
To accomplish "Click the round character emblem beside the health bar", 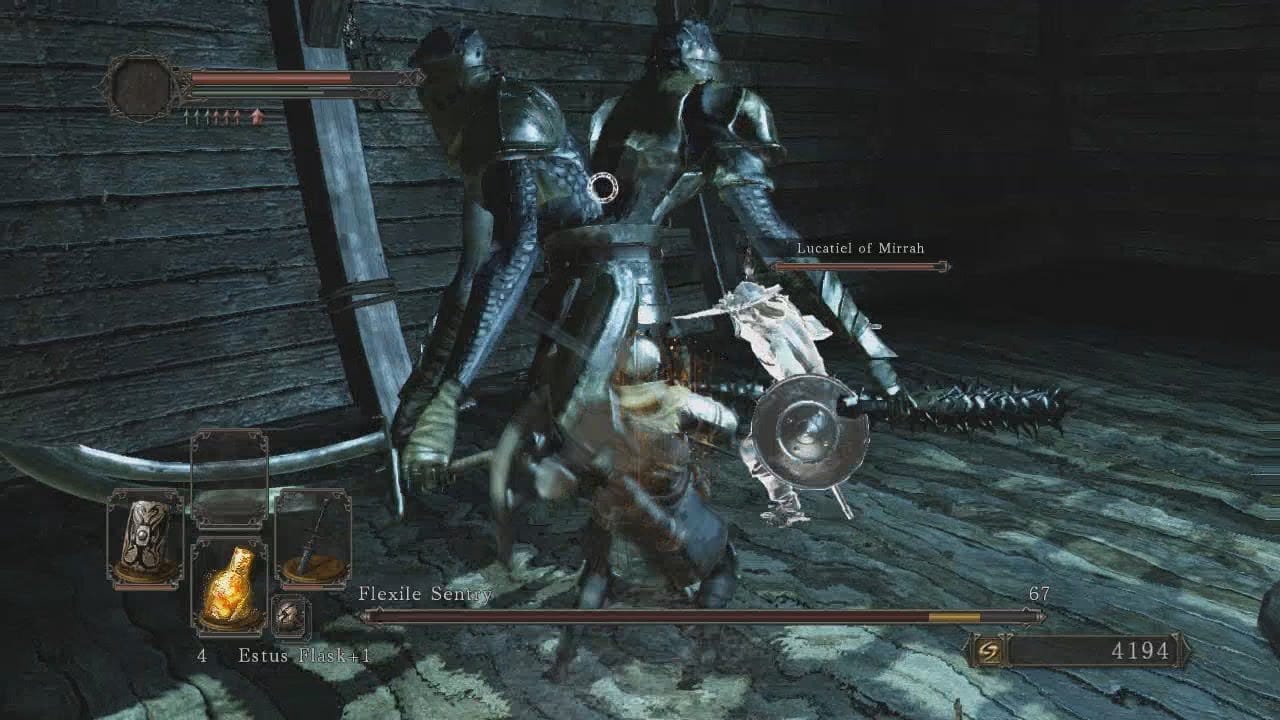I will pyautogui.click(x=140, y=87).
